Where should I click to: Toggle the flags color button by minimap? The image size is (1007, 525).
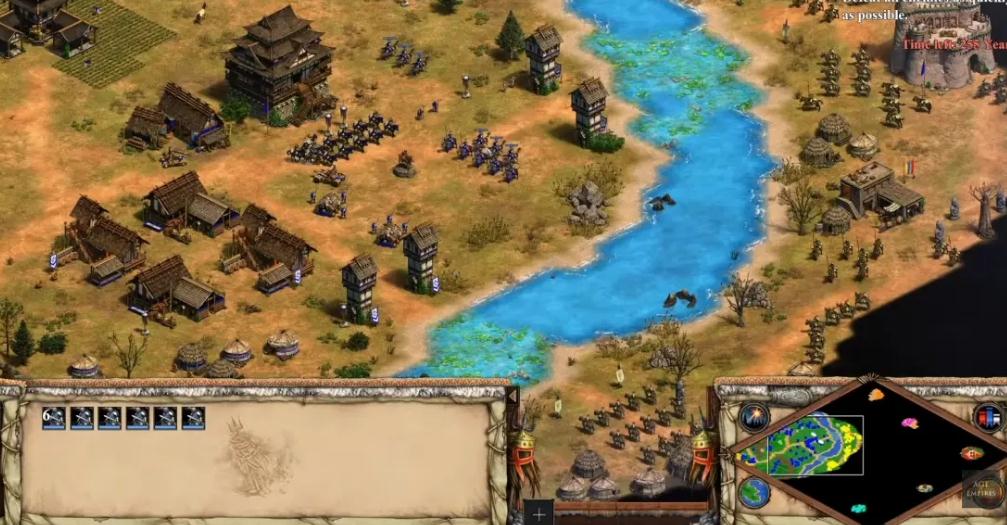(988, 416)
